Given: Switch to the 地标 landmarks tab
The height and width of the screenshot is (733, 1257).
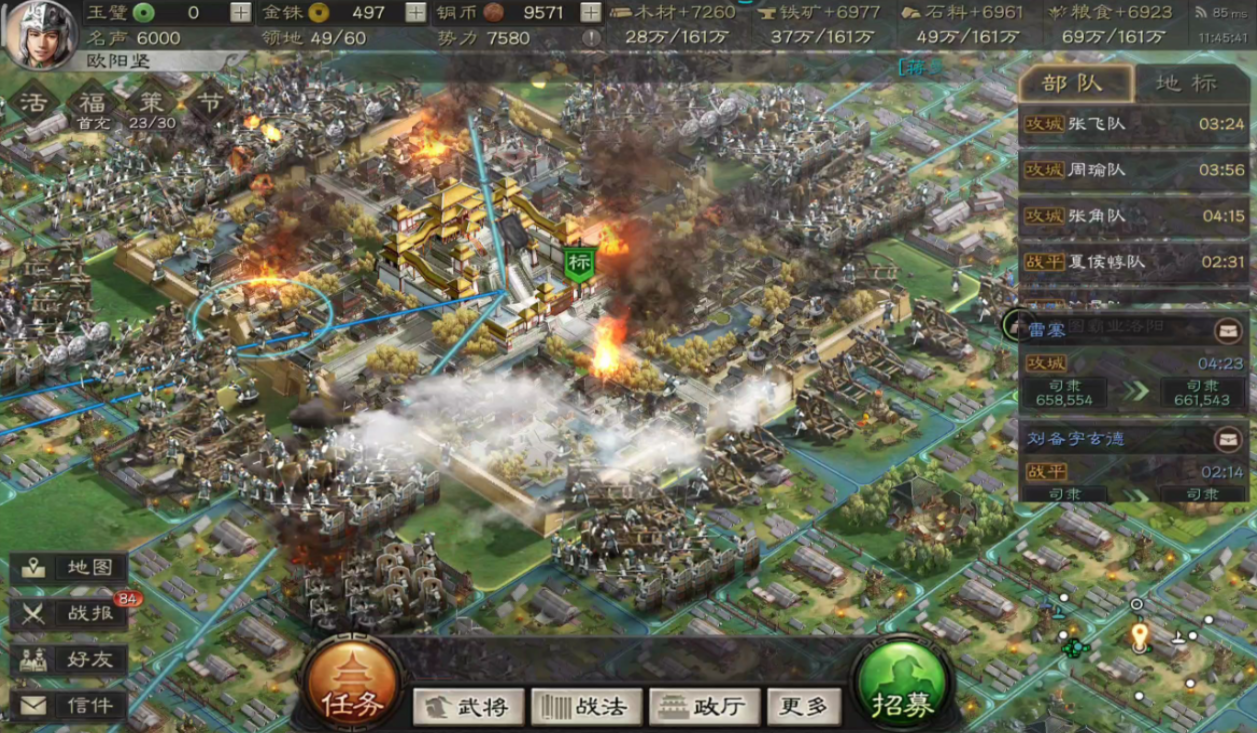Looking at the screenshot, I should 1188,83.
